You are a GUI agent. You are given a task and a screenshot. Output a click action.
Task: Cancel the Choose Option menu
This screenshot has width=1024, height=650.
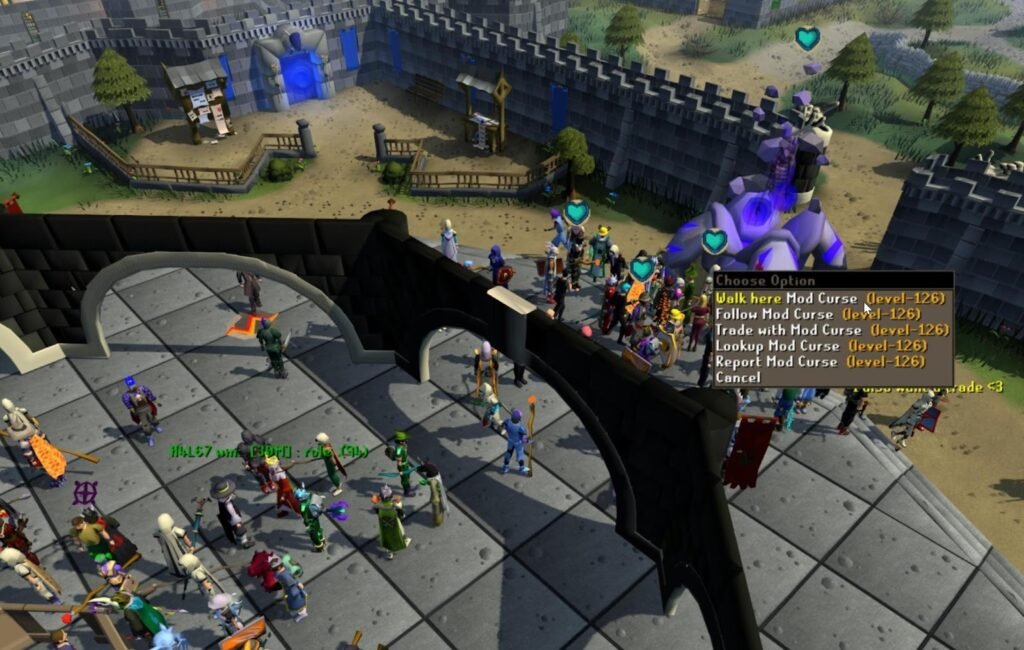[x=738, y=378]
